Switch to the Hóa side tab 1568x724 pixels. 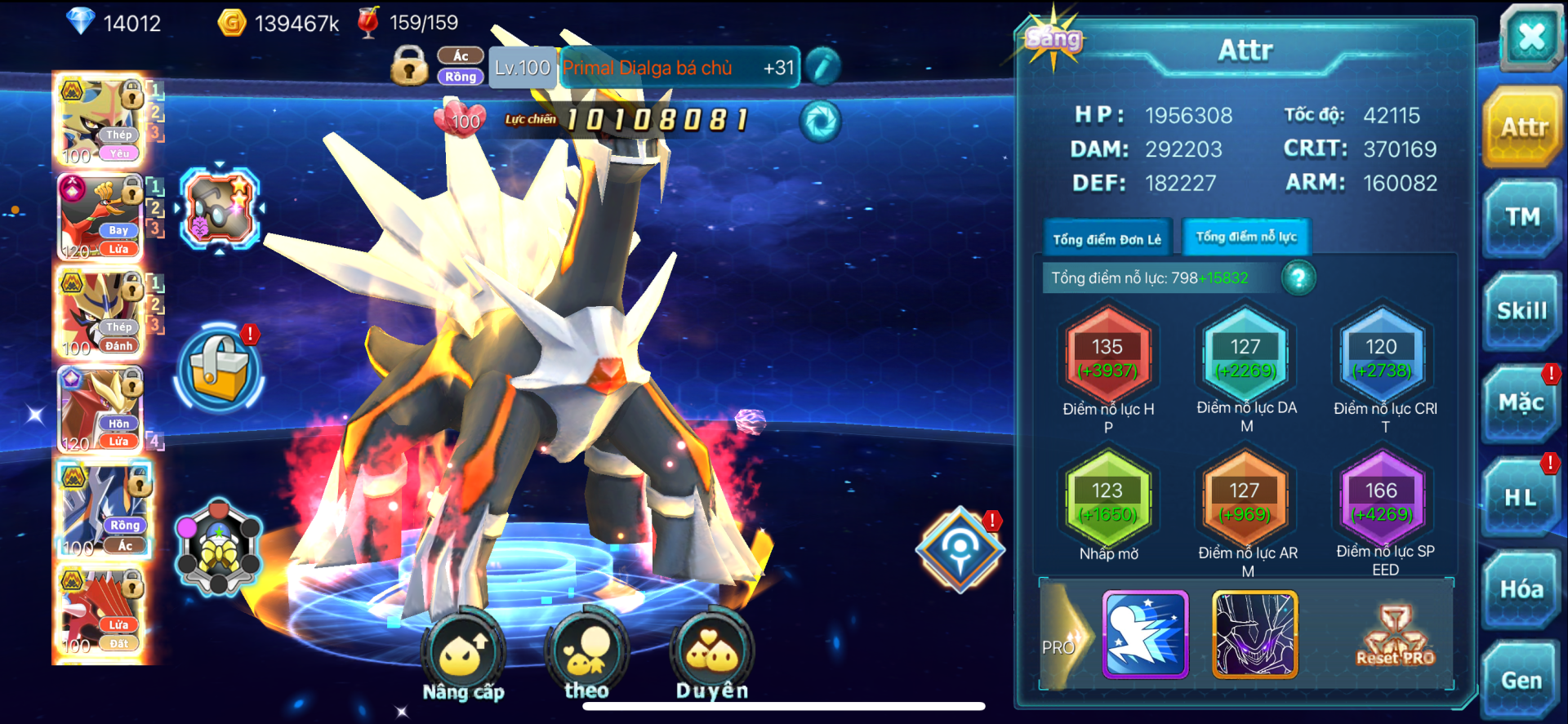[1521, 589]
